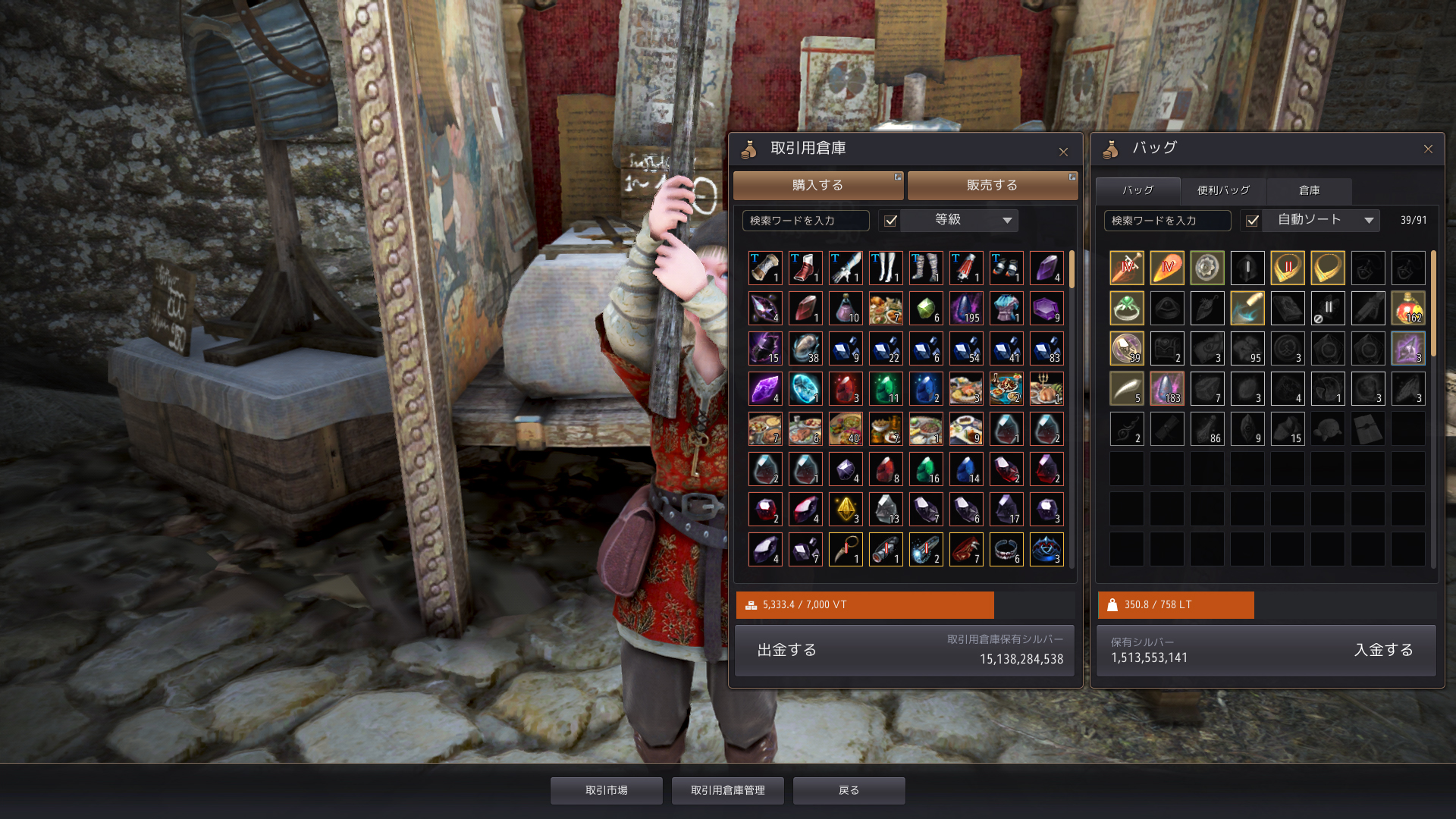Go back with the 戻る button
This screenshot has width=1456, height=819.
coord(849,790)
